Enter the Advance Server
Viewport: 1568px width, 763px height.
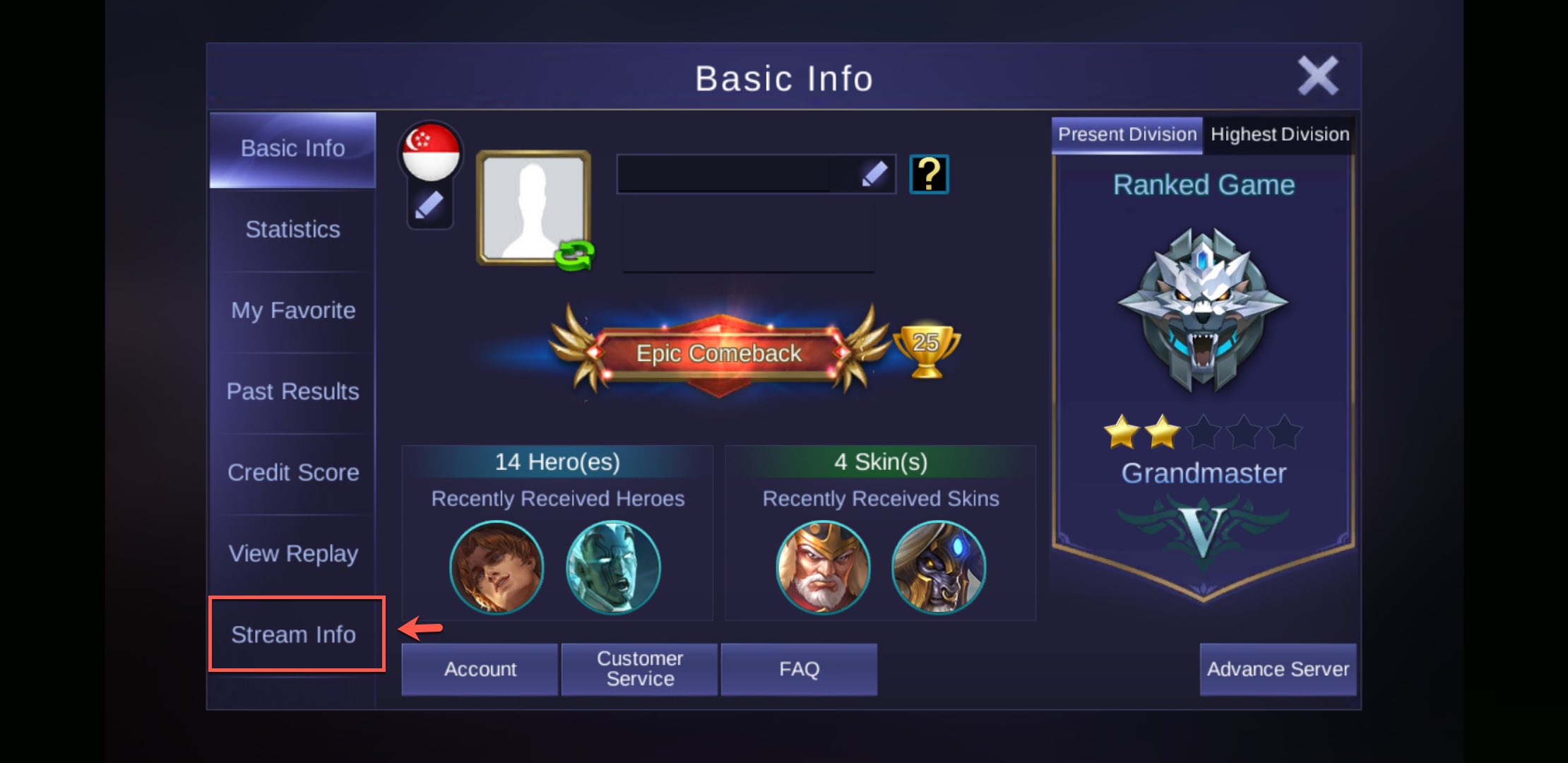1277,669
